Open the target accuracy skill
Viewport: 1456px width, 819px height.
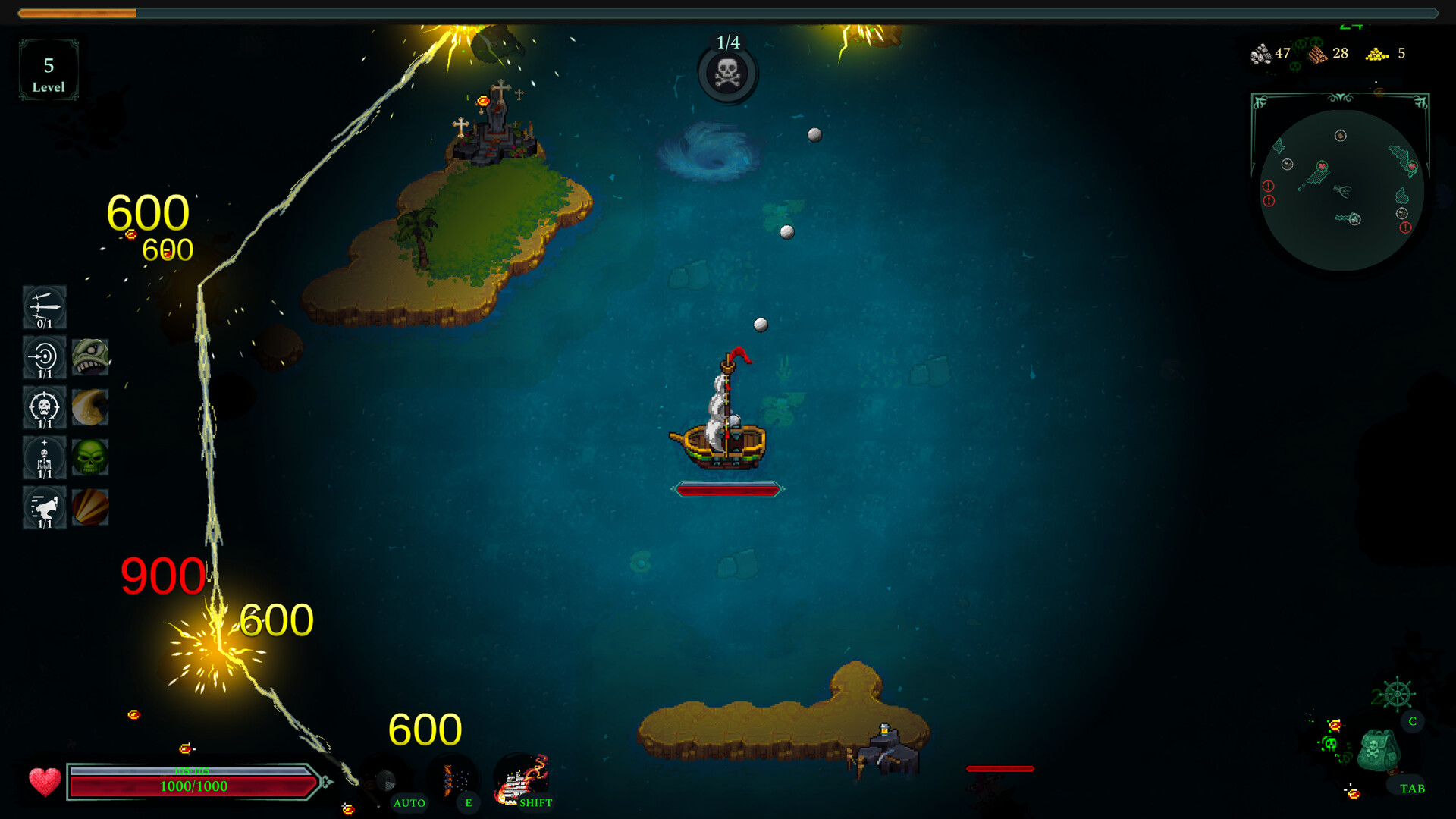(x=43, y=356)
